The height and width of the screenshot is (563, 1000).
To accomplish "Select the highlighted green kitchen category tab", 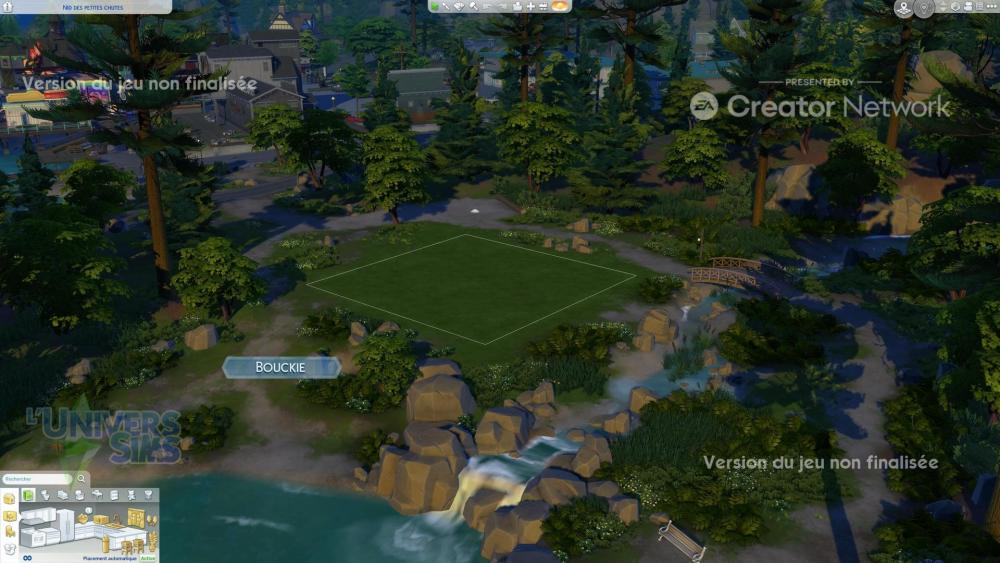I will (29, 495).
